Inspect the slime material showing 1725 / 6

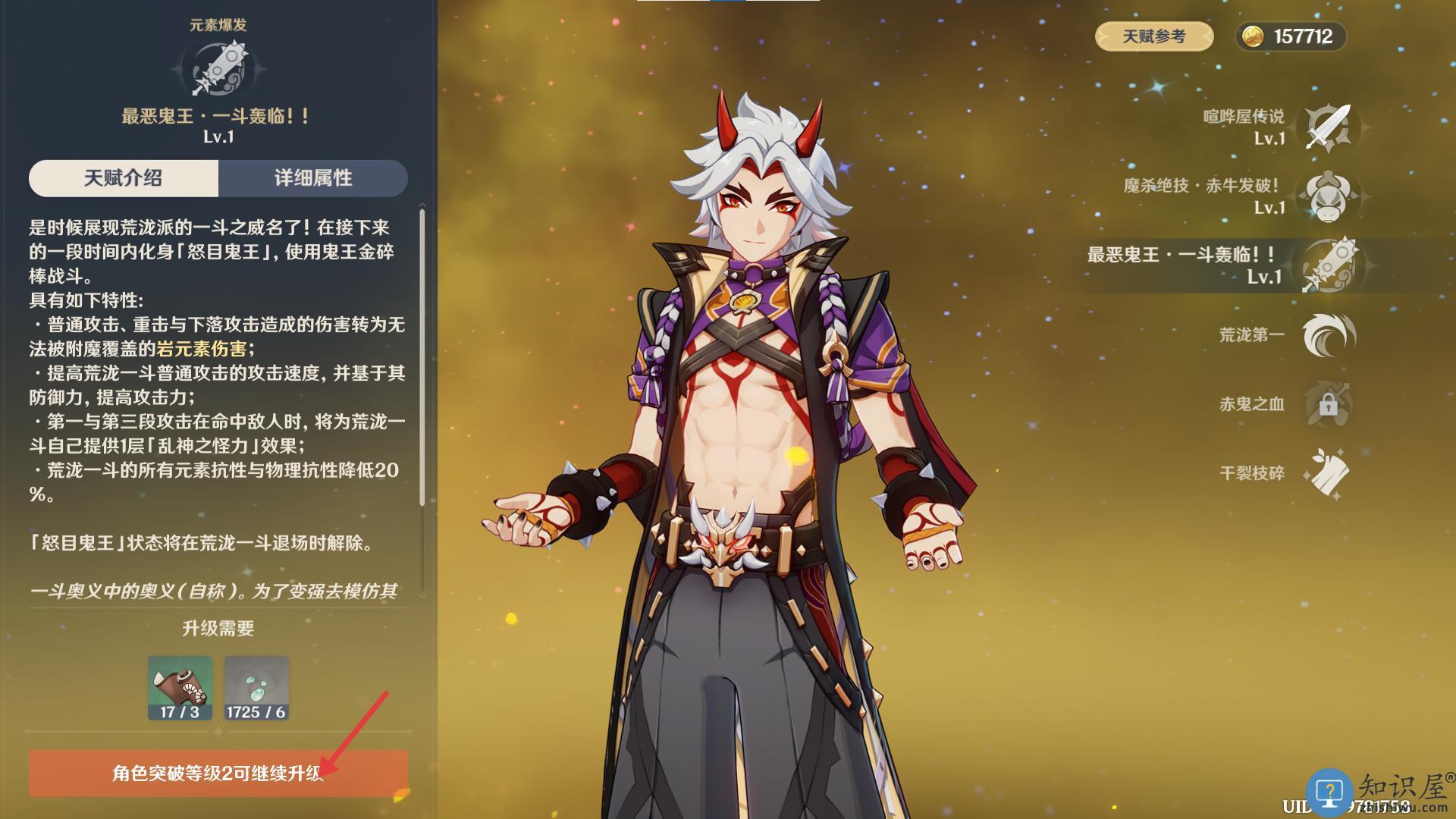click(x=256, y=687)
